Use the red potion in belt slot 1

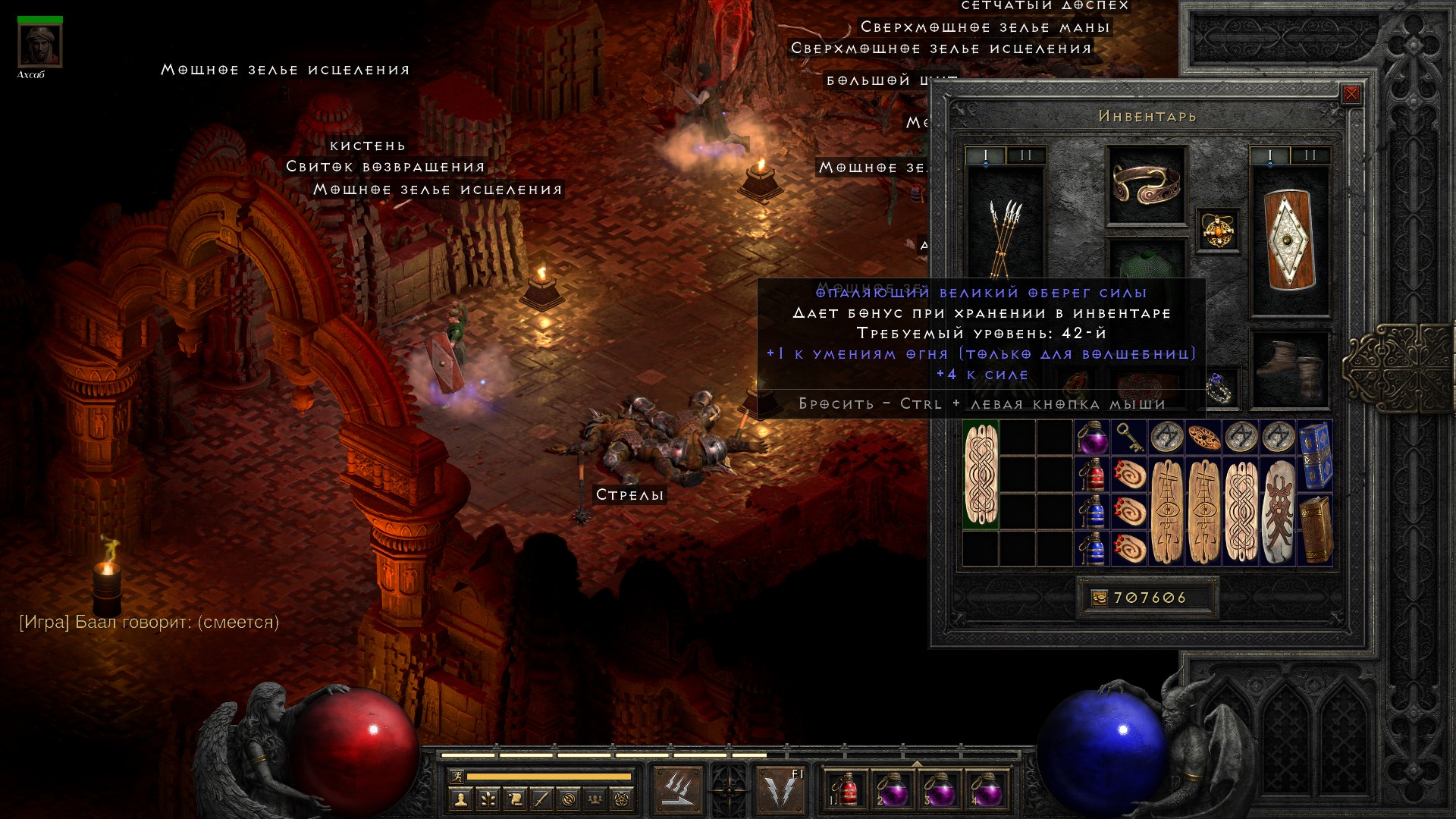(846, 790)
